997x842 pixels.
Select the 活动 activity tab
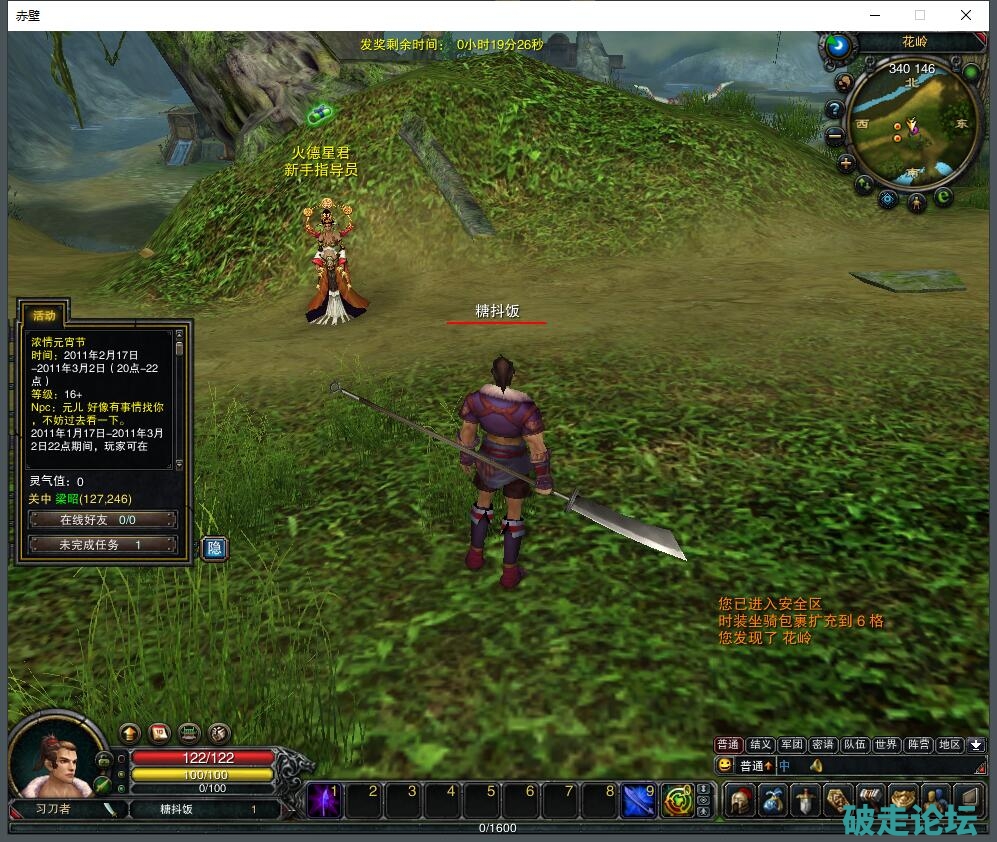point(45,315)
